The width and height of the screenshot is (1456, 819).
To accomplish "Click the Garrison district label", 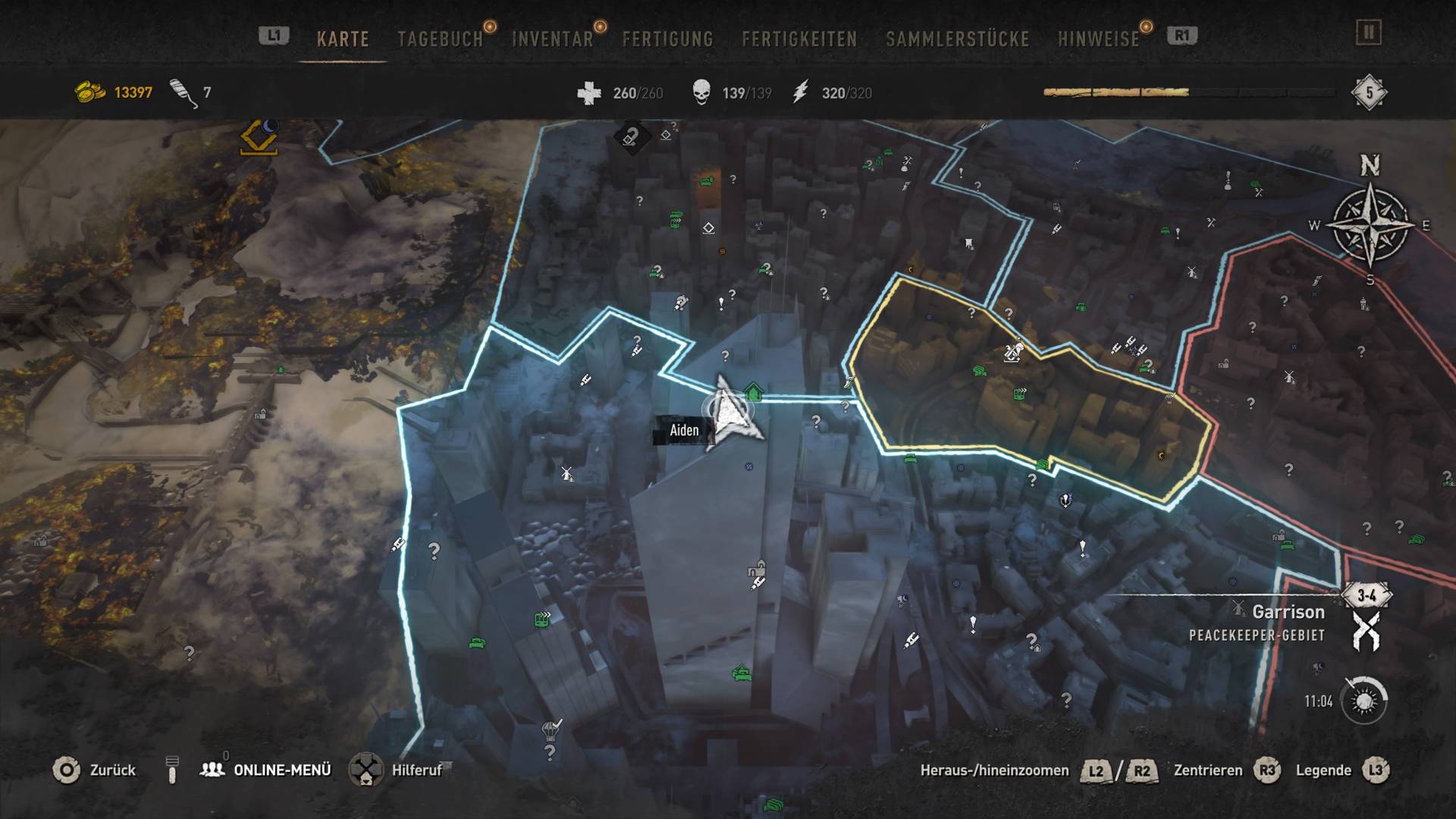I will pos(1288,612).
